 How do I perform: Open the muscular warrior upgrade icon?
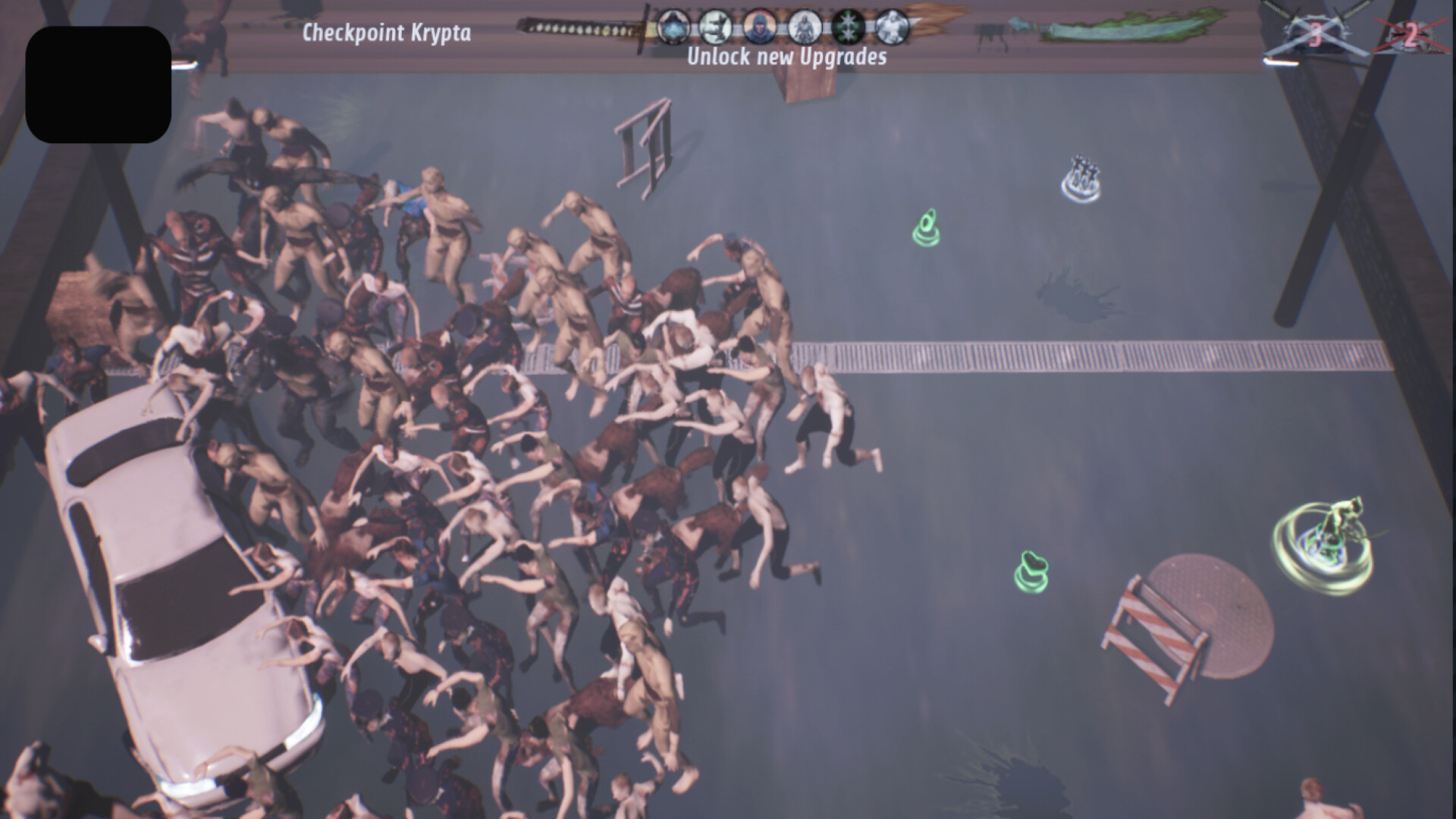pos(892,26)
